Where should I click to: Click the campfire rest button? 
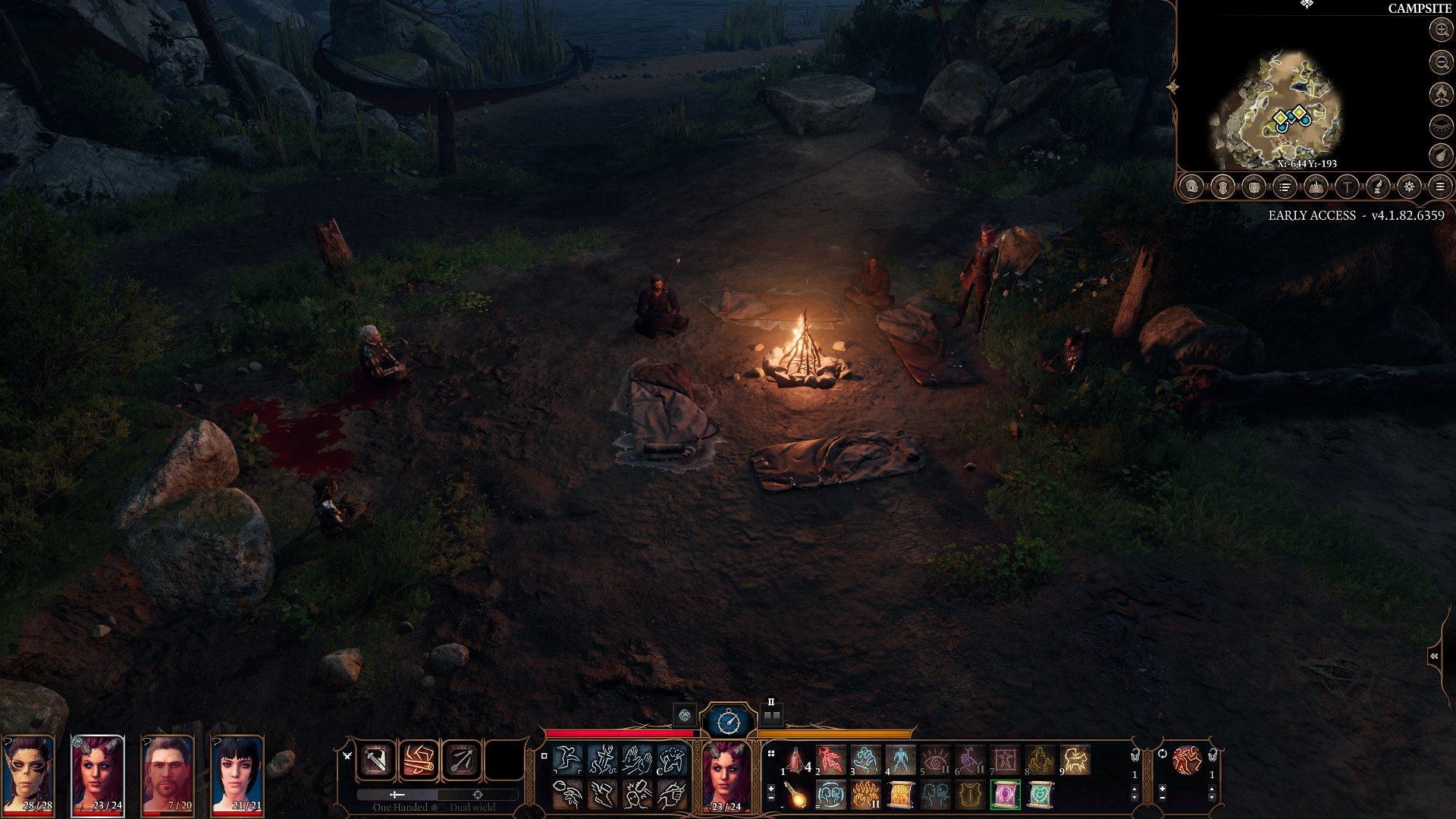(1441, 93)
